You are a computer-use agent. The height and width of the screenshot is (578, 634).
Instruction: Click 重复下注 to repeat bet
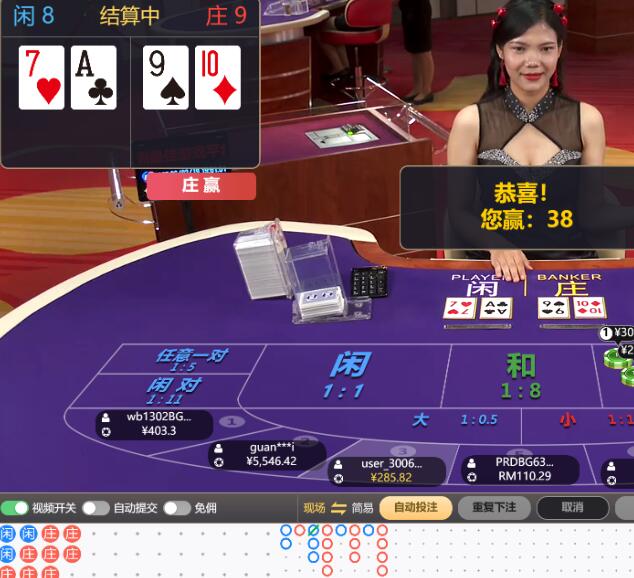(x=494, y=508)
